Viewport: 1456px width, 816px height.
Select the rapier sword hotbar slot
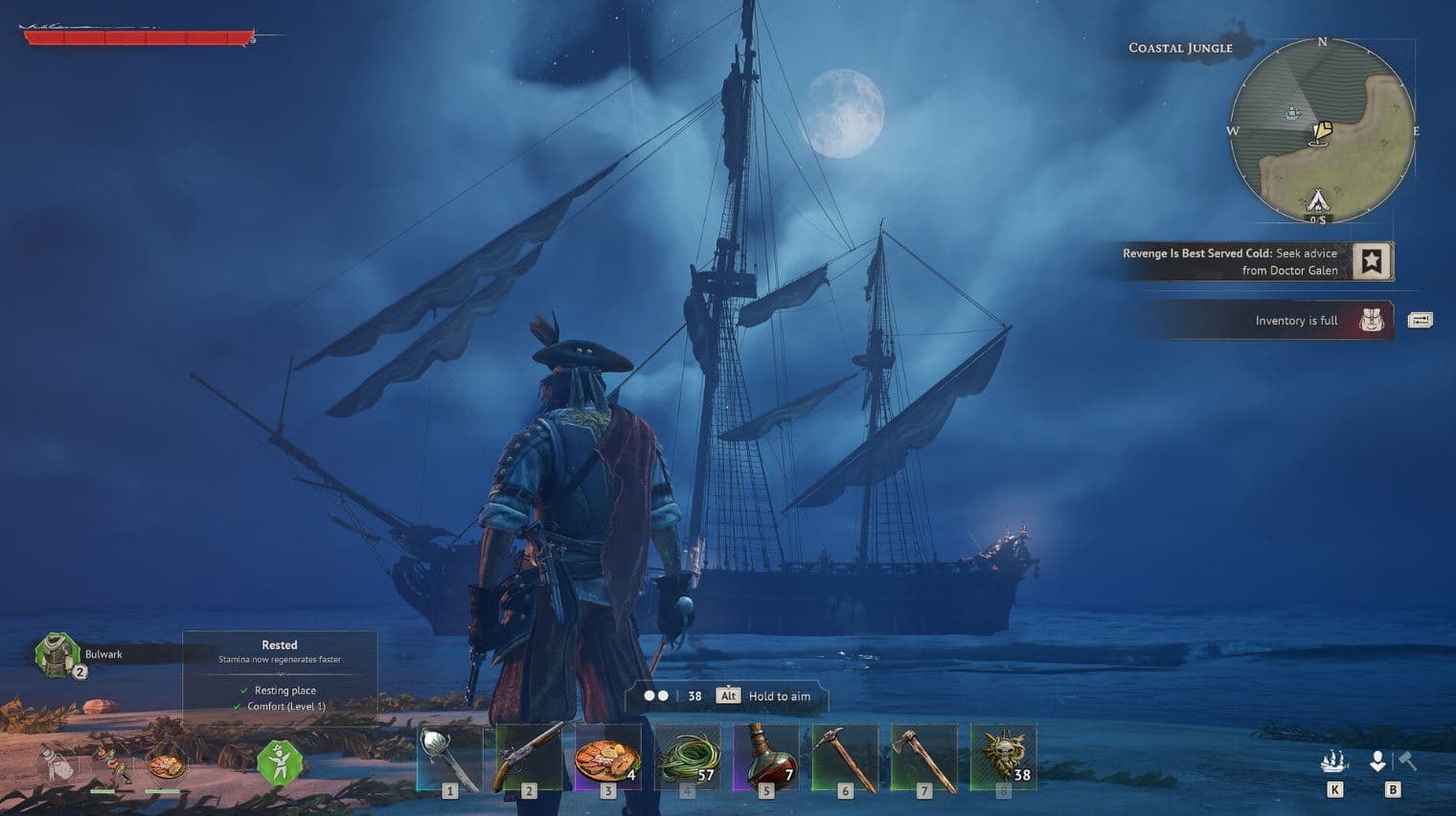[449, 757]
